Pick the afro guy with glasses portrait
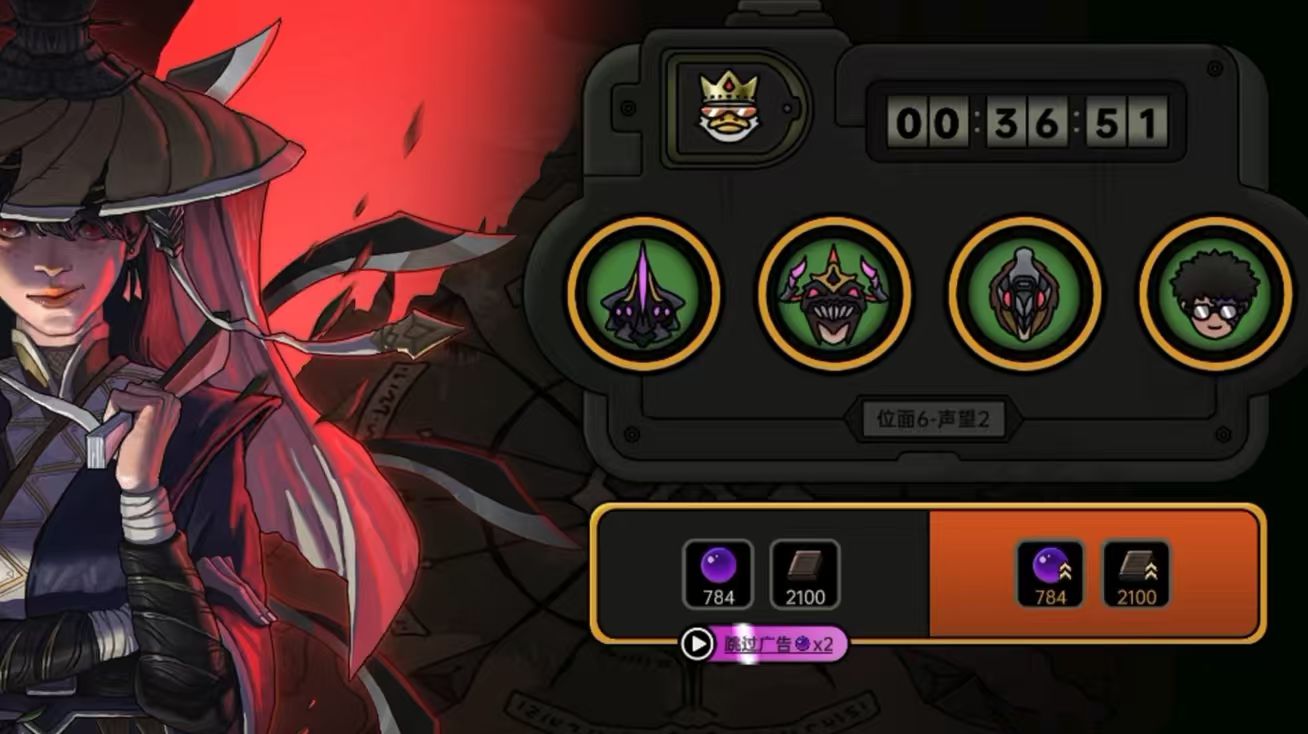Image resolution: width=1308 pixels, height=734 pixels. tap(1215, 294)
